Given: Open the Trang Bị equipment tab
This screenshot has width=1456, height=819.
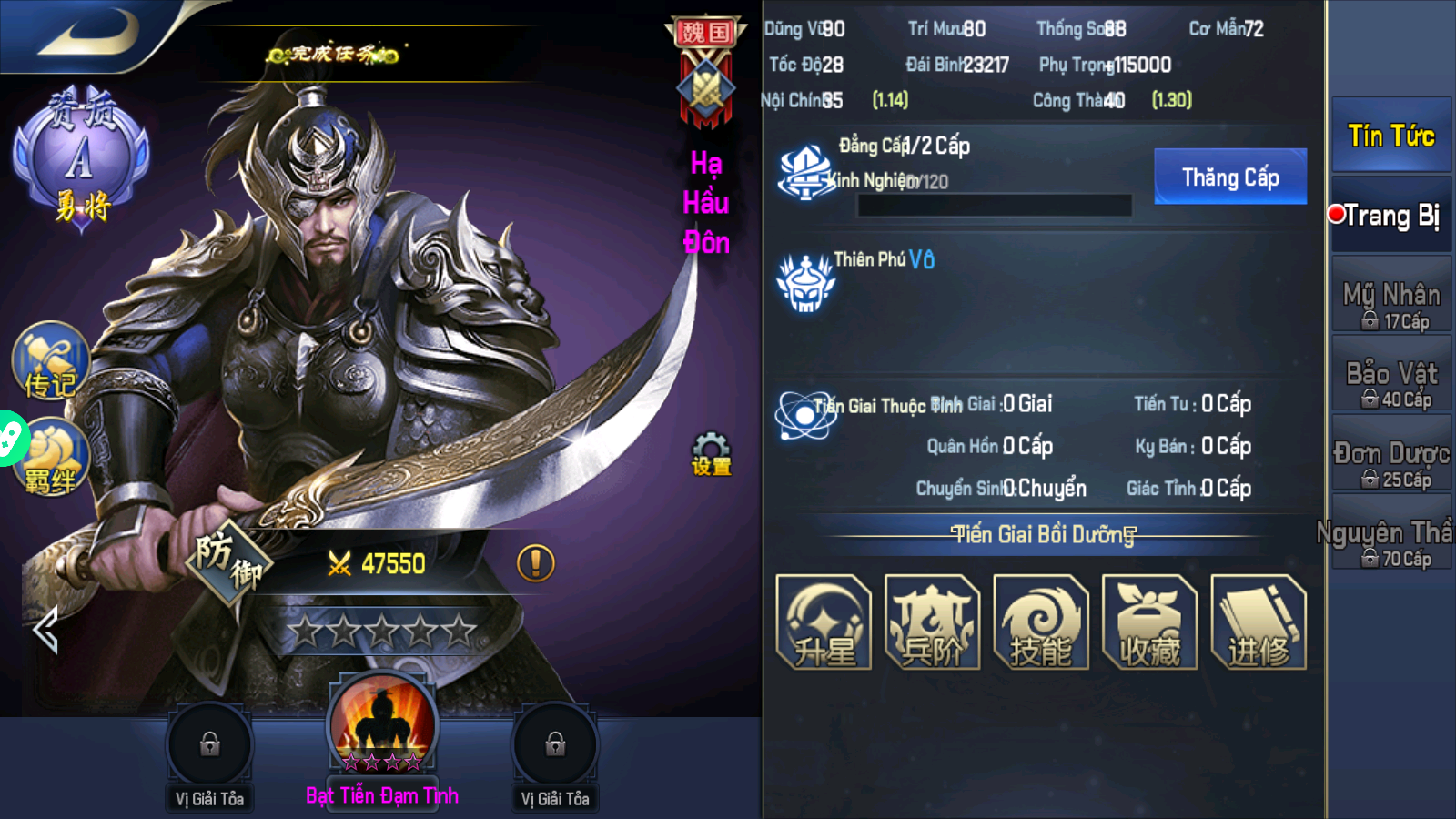Looking at the screenshot, I should pyautogui.click(x=1390, y=216).
